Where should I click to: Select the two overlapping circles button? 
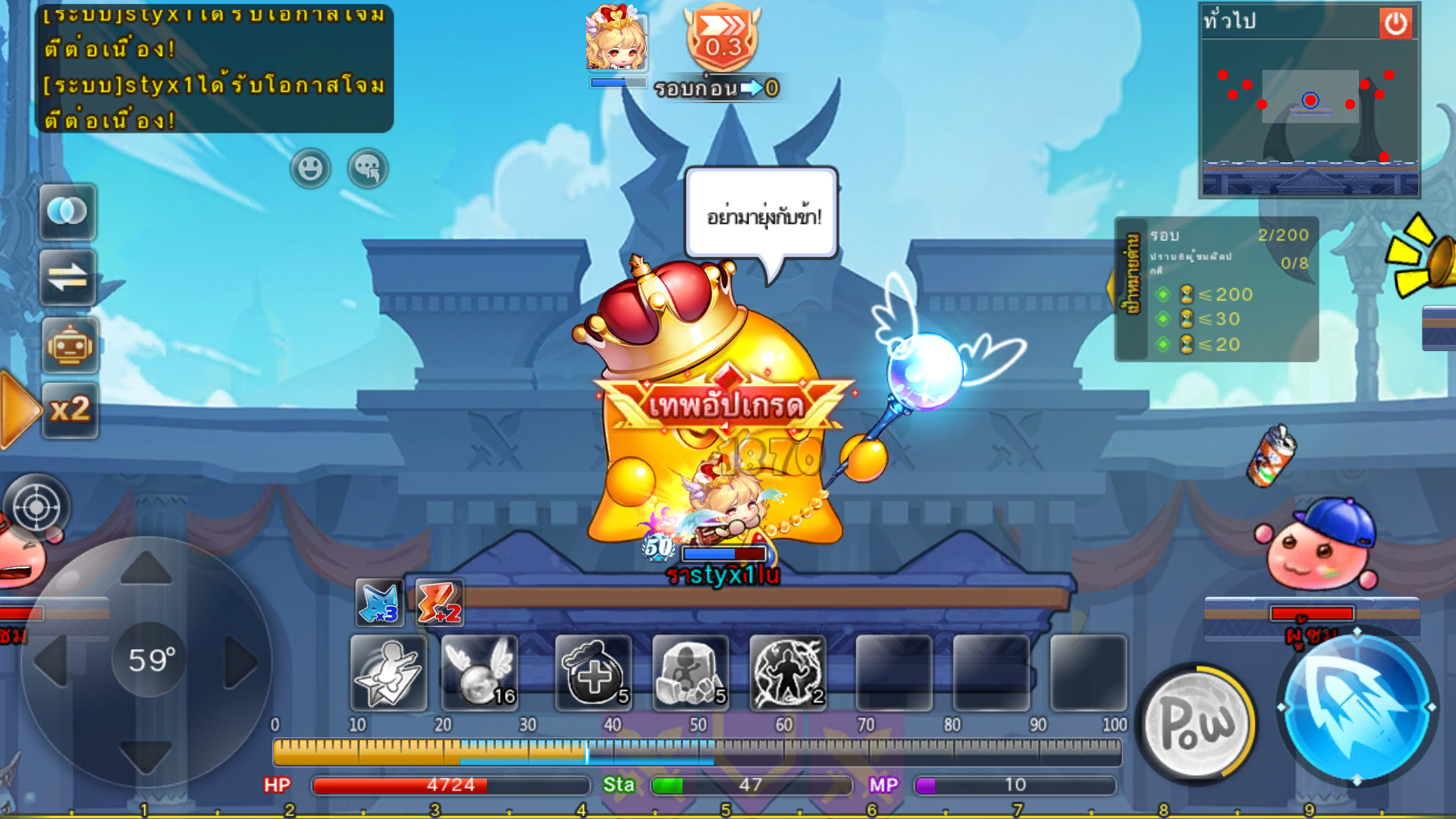(68, 212)
